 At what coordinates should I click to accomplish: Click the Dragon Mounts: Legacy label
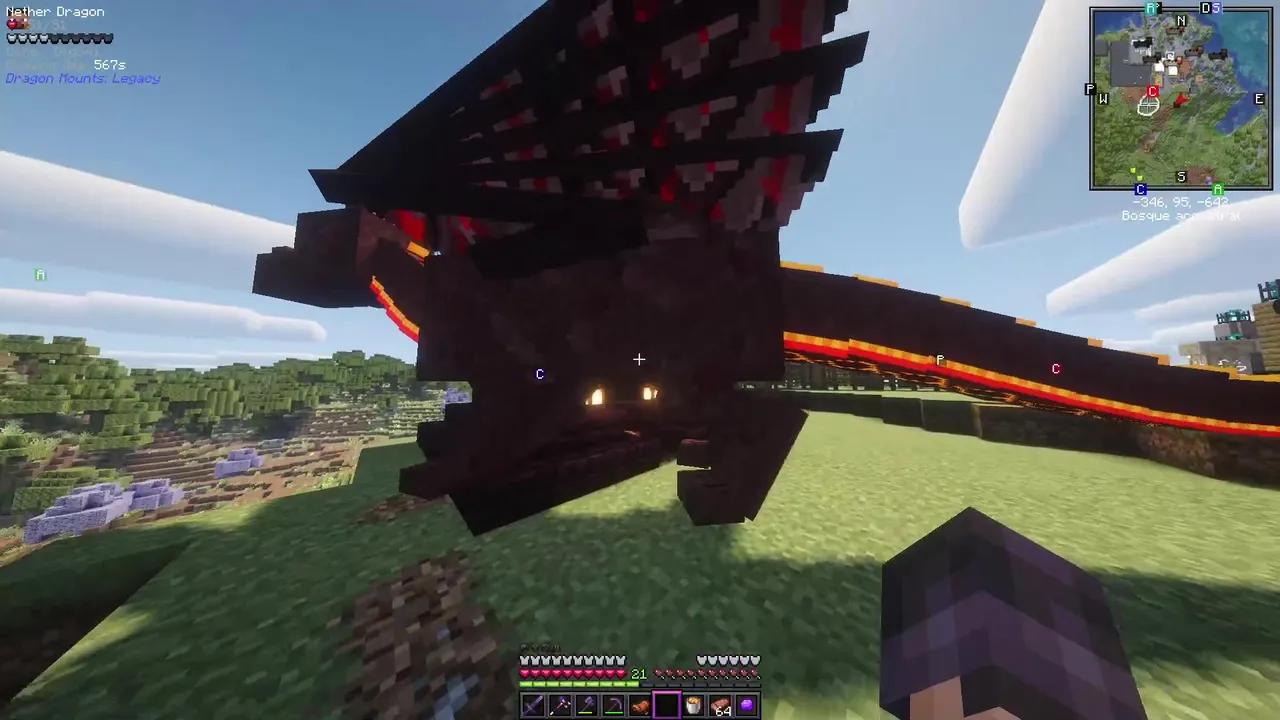pyautogui.click(x=83, y=78)
